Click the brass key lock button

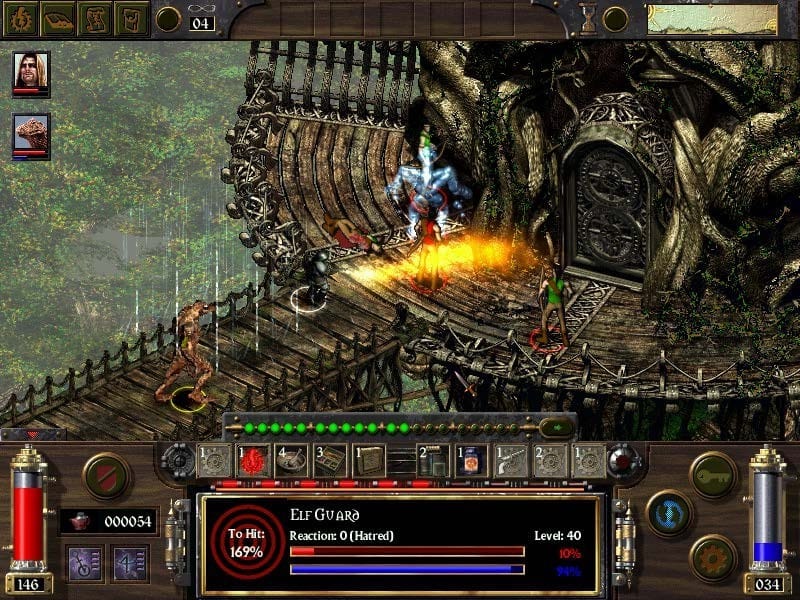pos(713,474)
